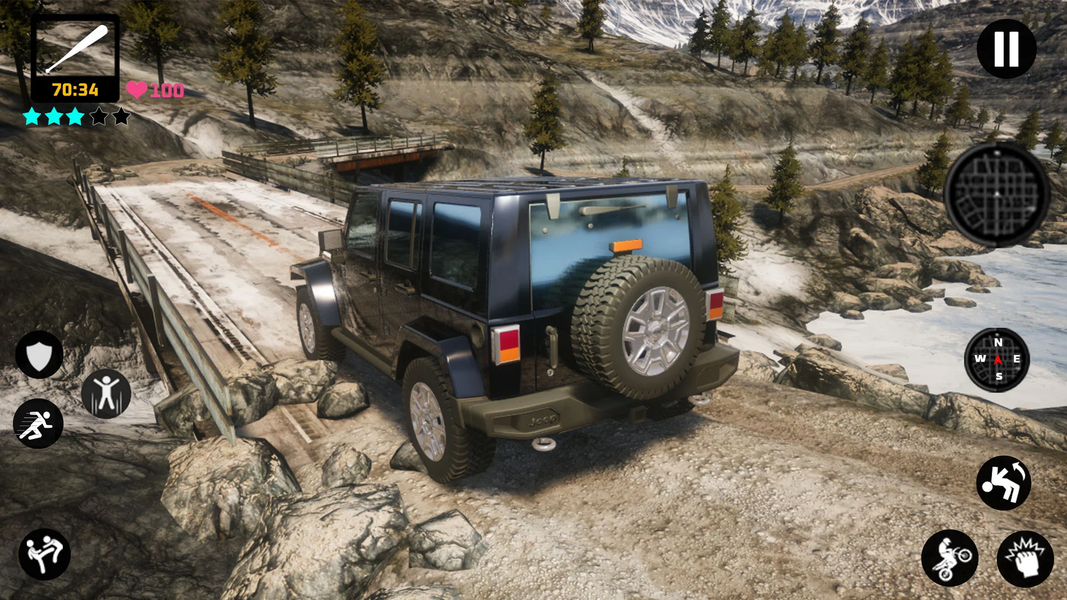The image size is (1067, 600).
Task: Hit the punch fist button
Action: click(1025, 558)
